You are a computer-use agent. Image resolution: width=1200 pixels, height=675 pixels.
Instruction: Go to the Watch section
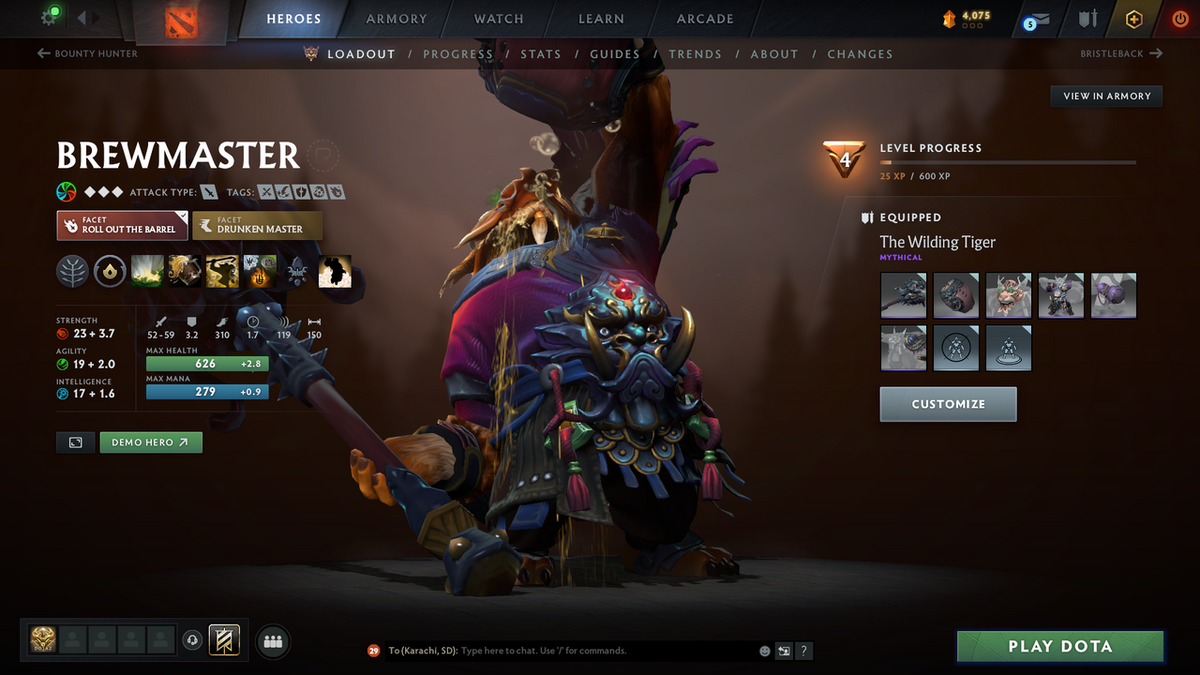(498, 19)
